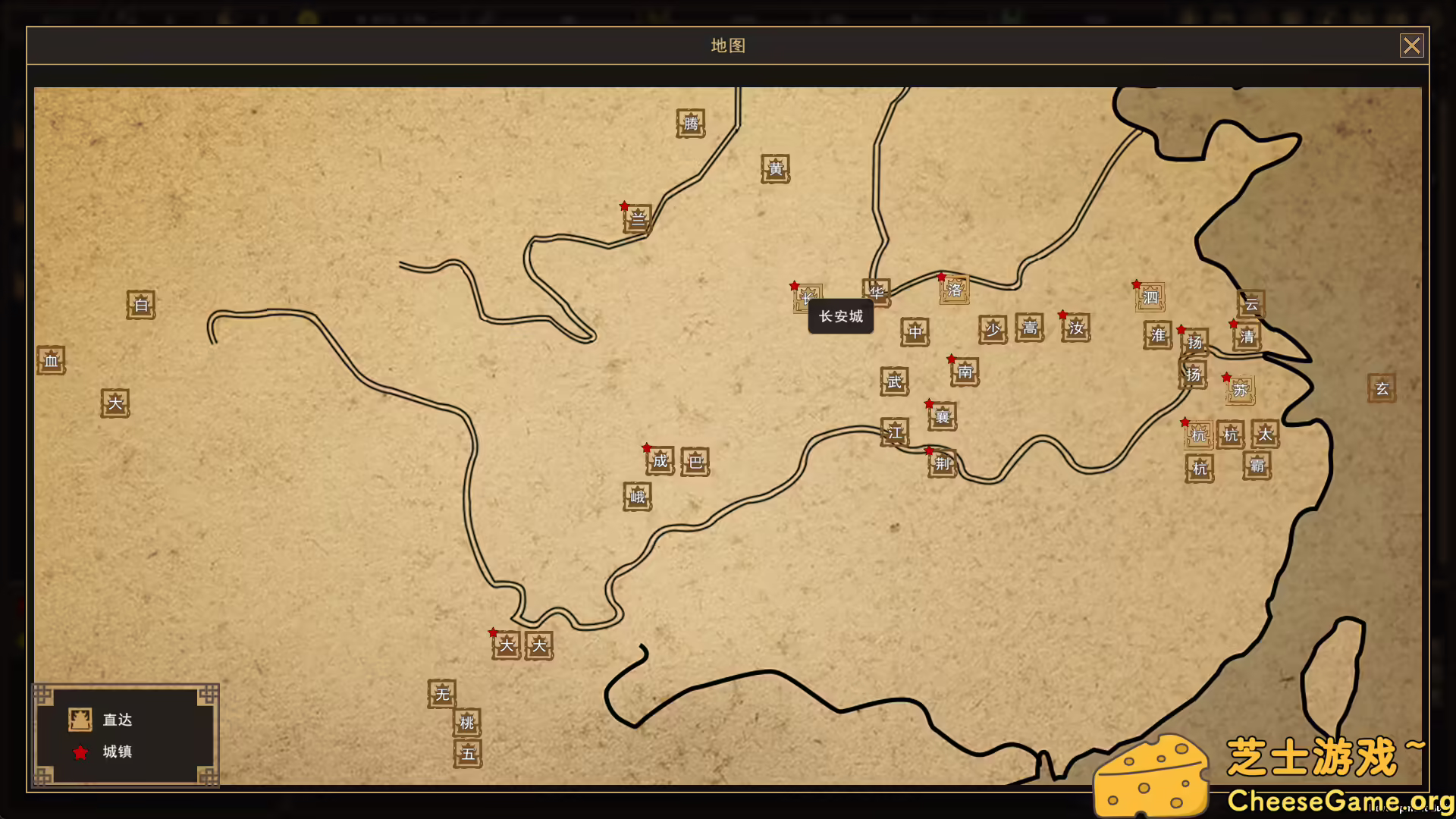This screenshot has width=1456, height=819.
Task: Click the 成 city icon
Action: (658, 462)
